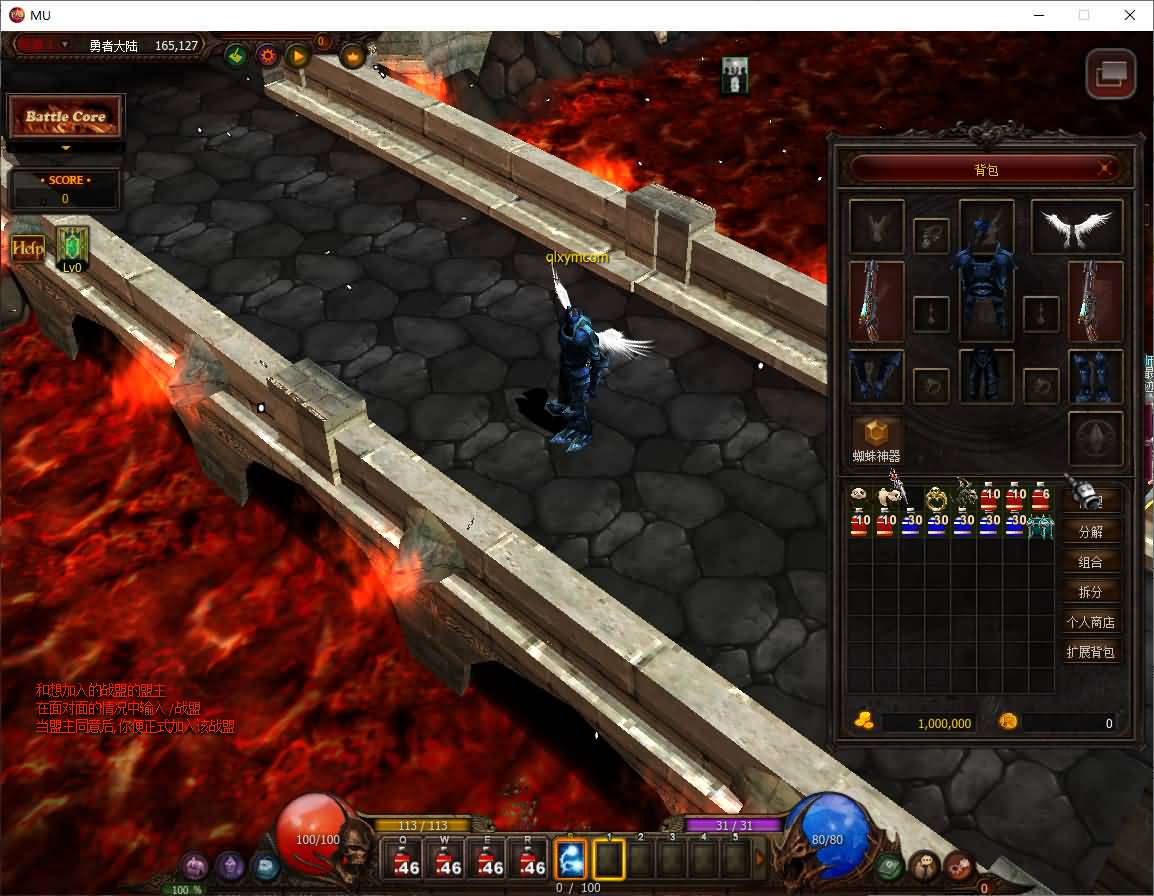Click the orange gear settings icon
Viewport: 1154px width, 896px height.
(x=267, y=56)
